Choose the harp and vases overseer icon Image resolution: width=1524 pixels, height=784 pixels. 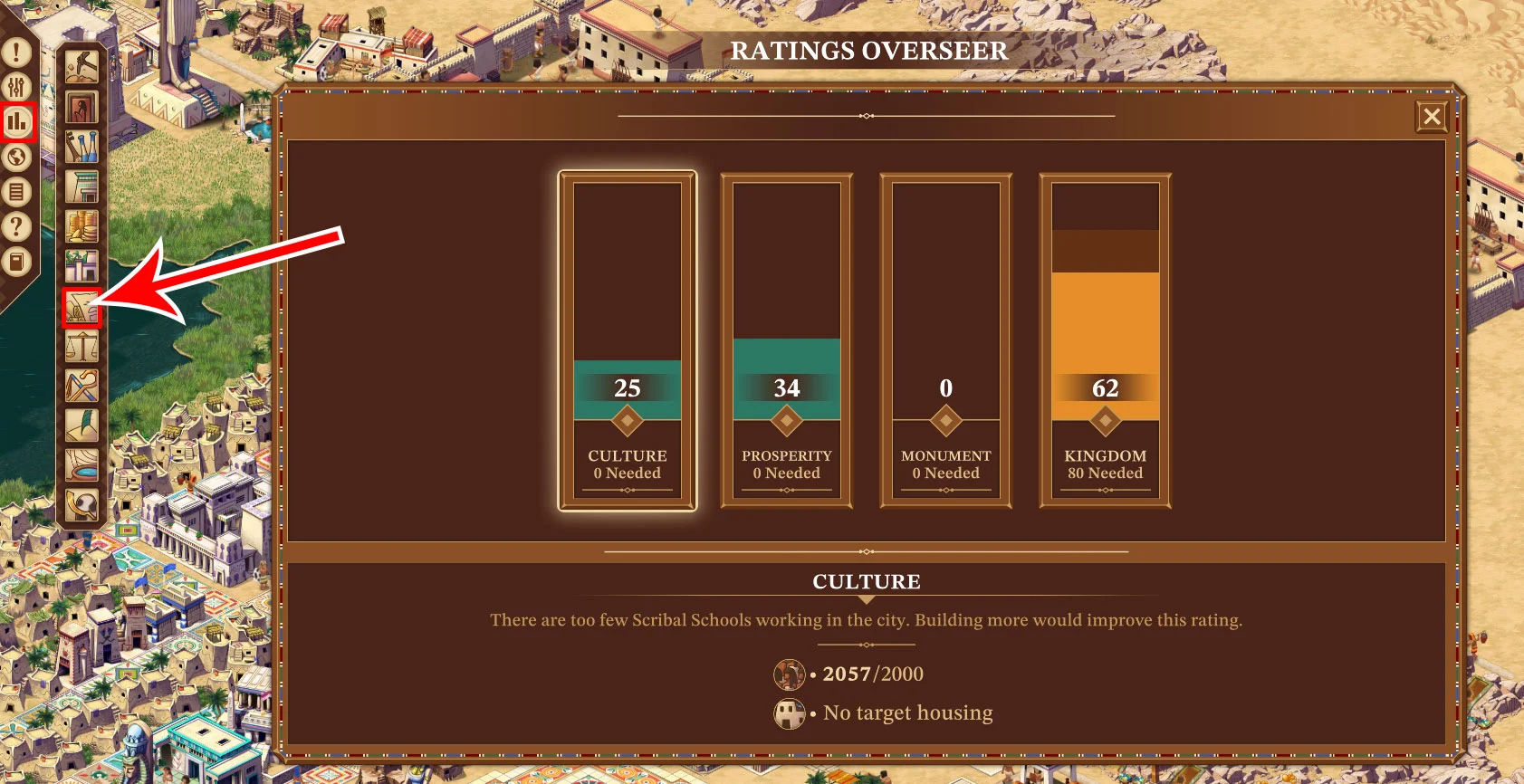81,147
